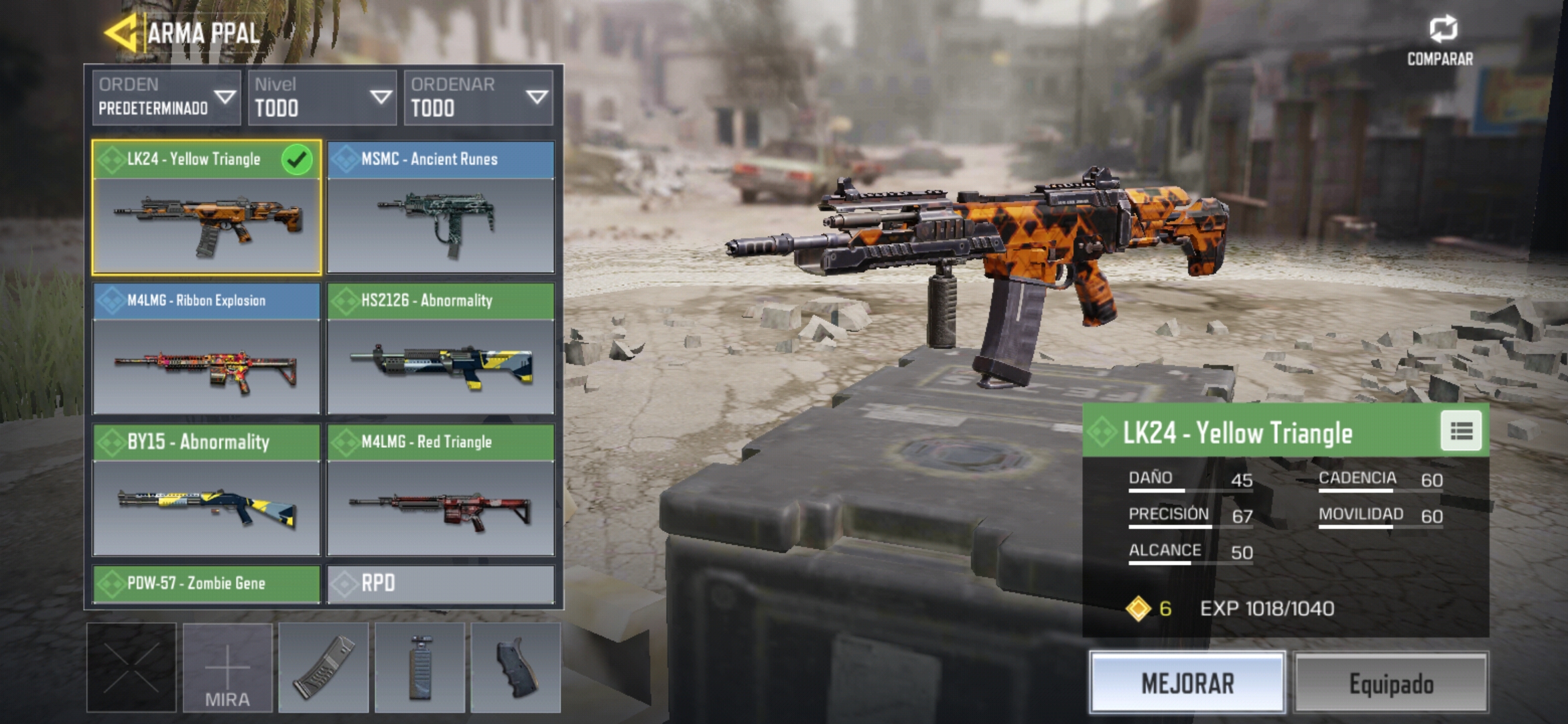
Task: Open the COMPARAR weapon comparison
Action: pos(1441,40)
